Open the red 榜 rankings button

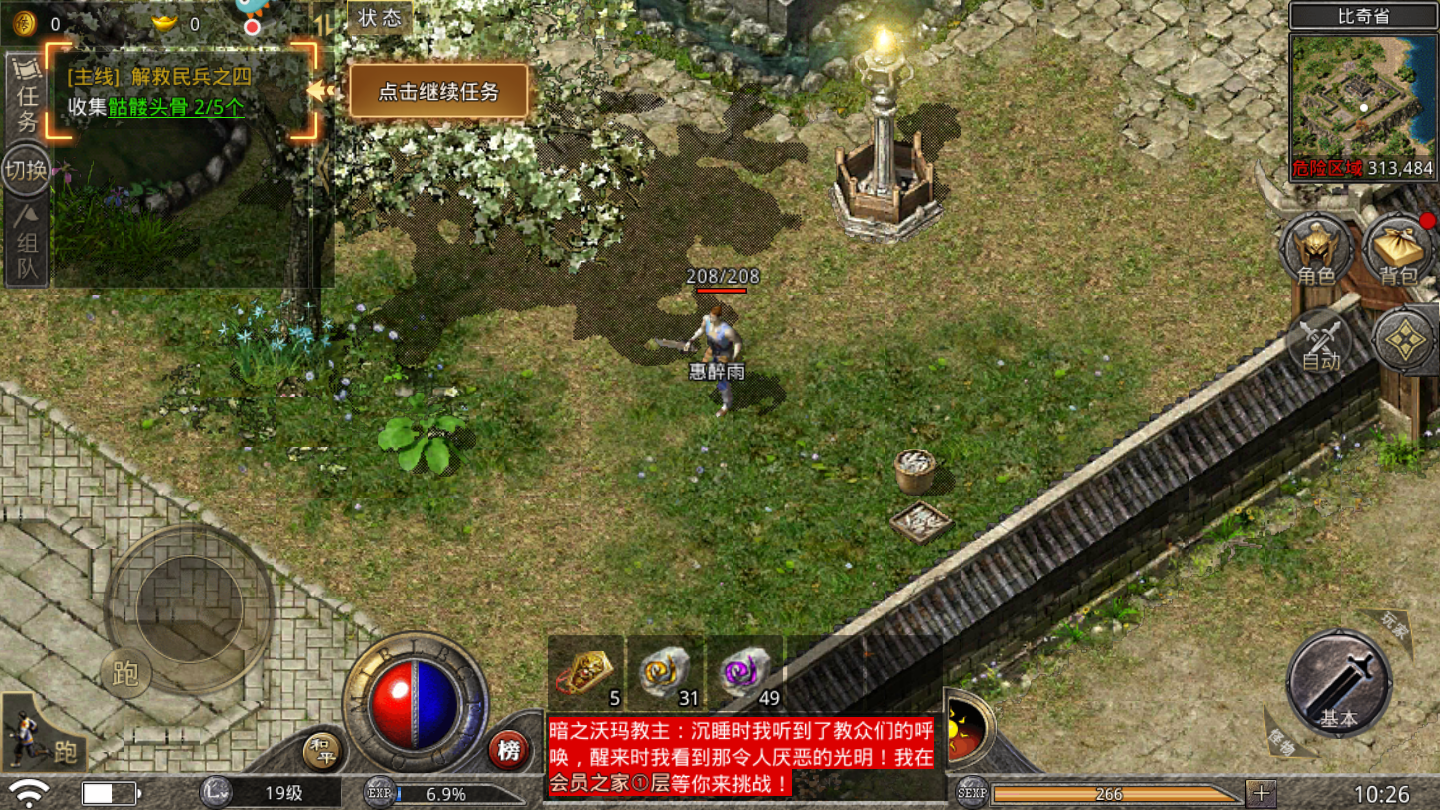coord(509,751)
